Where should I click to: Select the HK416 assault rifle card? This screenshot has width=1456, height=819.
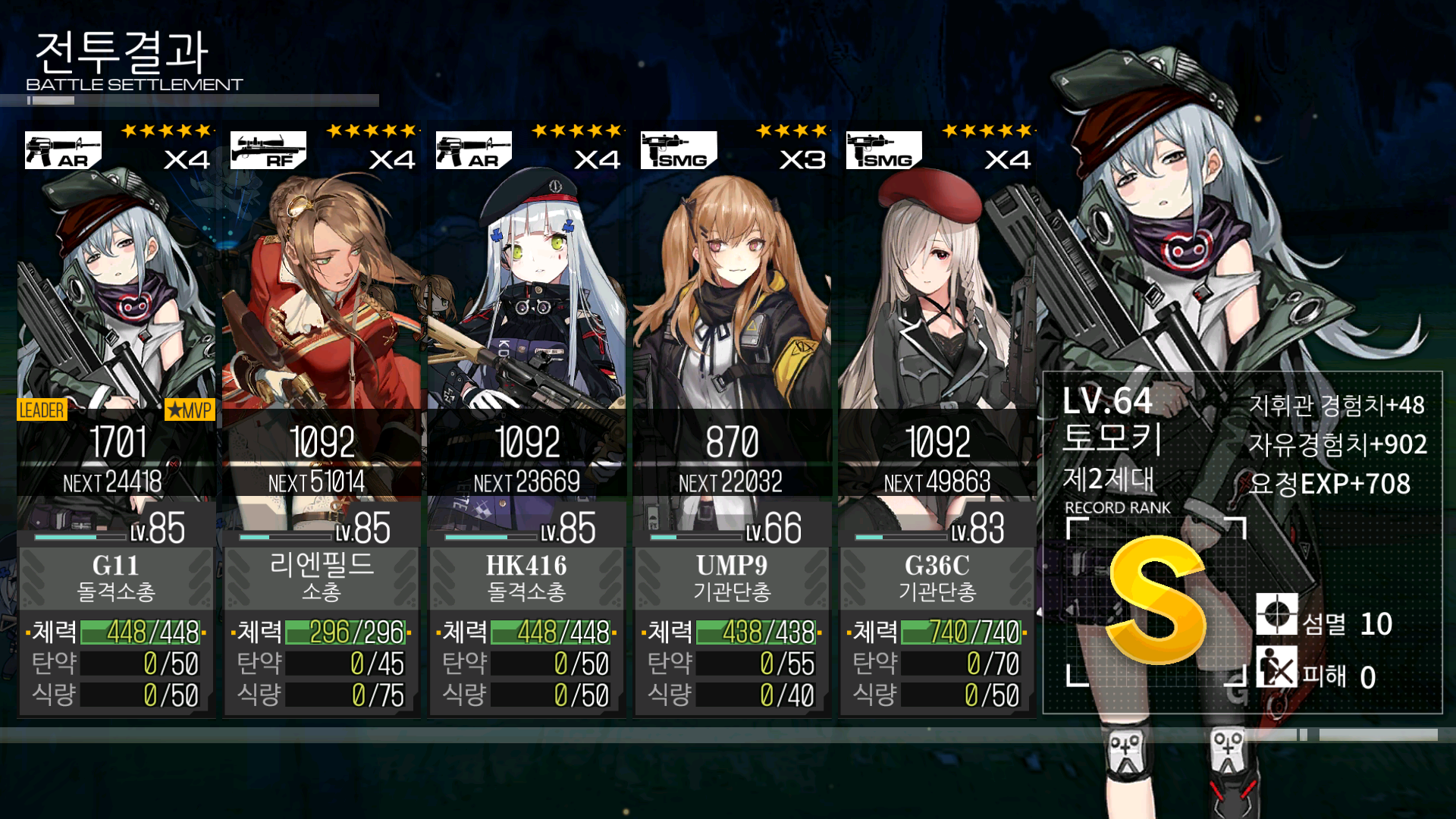(527, 421)
